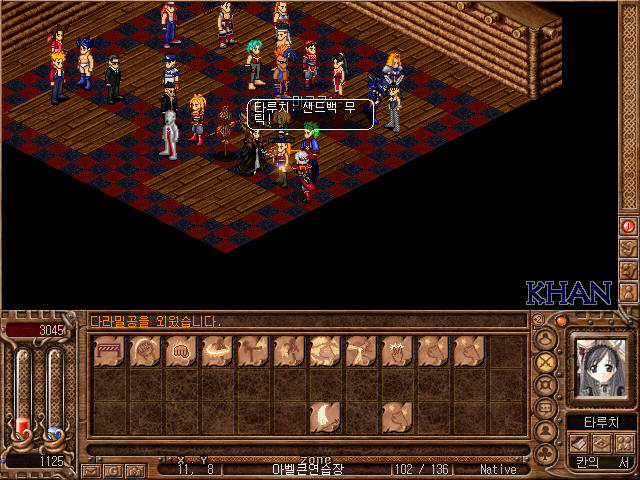Click the character portrait of the maid girl

pyautogui.click(x=600, y=367)
